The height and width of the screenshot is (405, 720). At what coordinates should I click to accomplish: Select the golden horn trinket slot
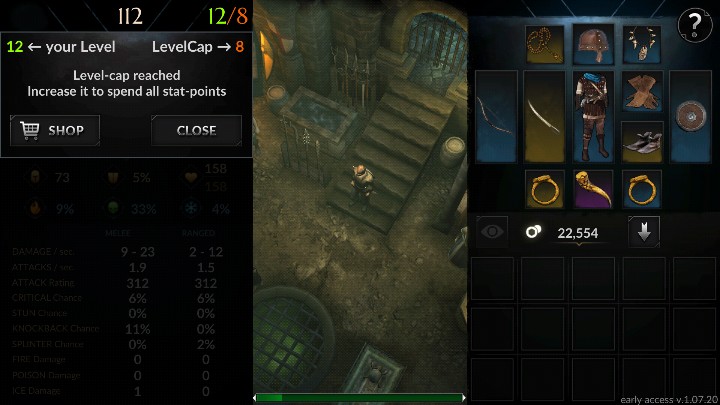[x=593, y=188]
